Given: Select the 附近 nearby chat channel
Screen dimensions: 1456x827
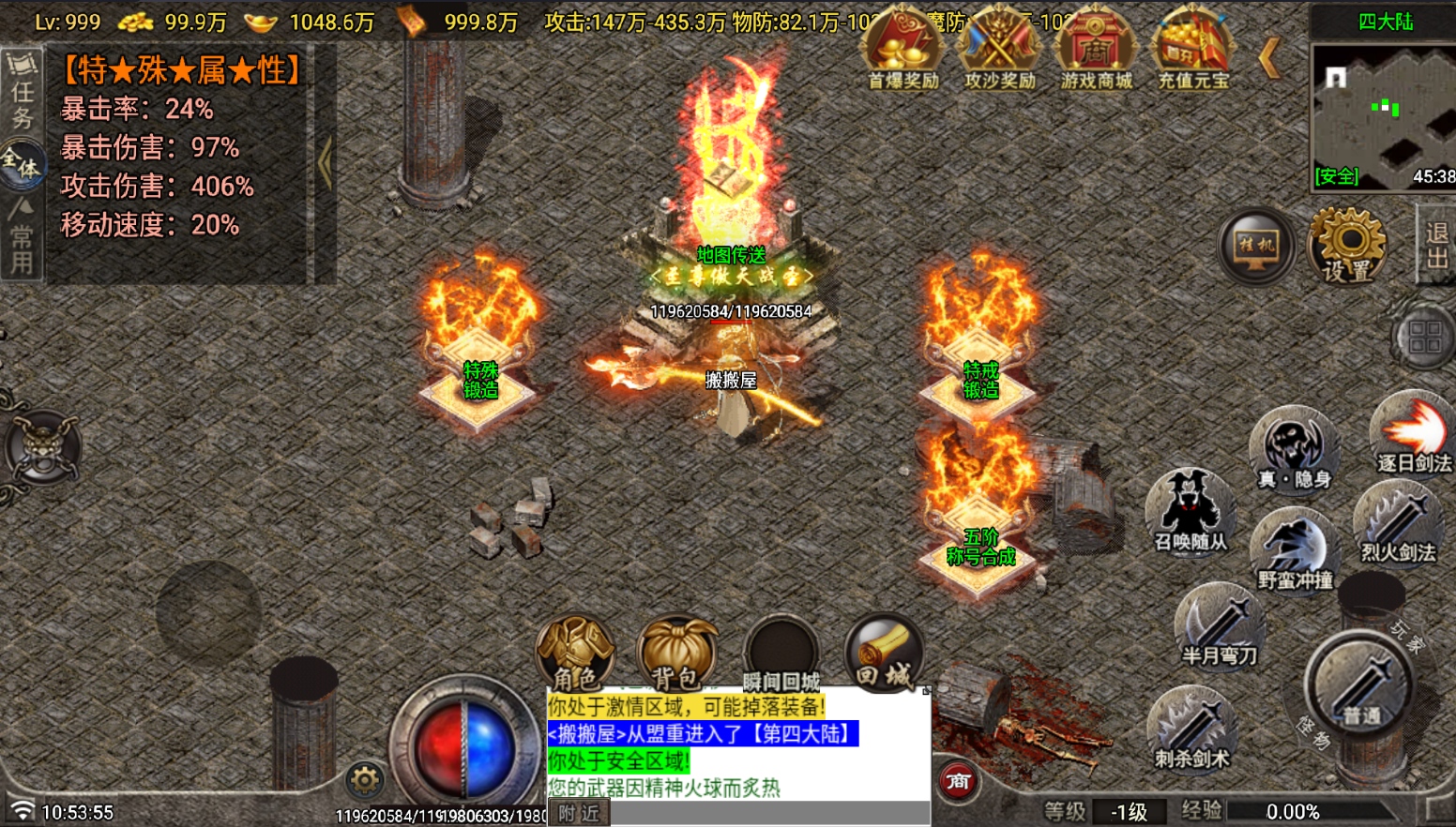Looking at the screenshot, I should click(x=579, y=813).
